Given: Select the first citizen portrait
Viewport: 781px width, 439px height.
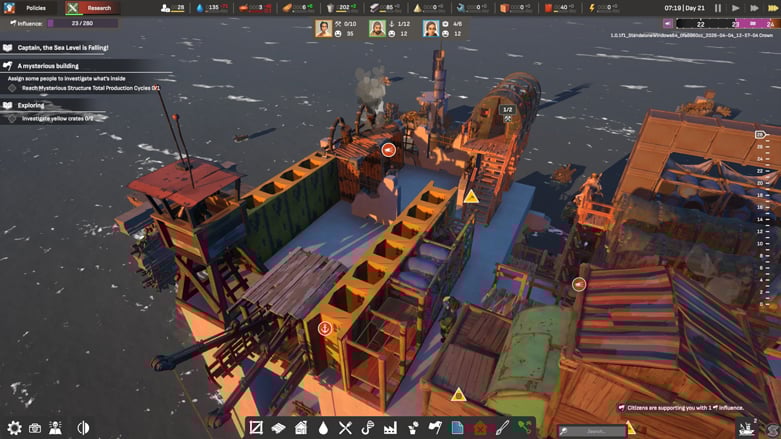Looking at the screenshot, I should click(324, 29).
